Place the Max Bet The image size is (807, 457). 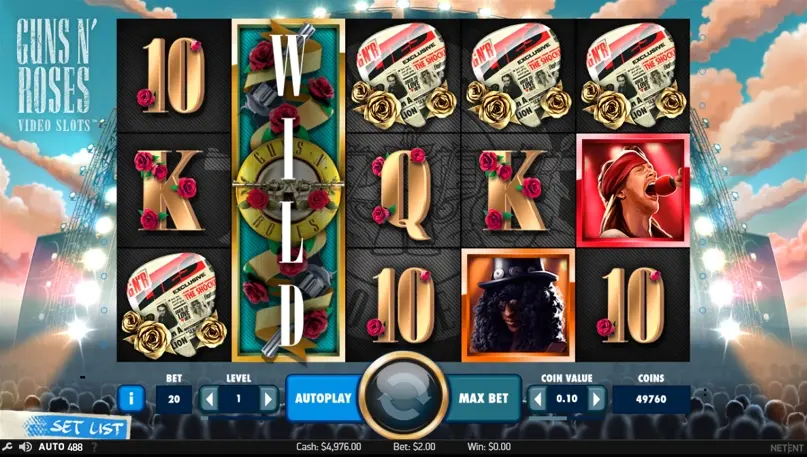[484, 398]
